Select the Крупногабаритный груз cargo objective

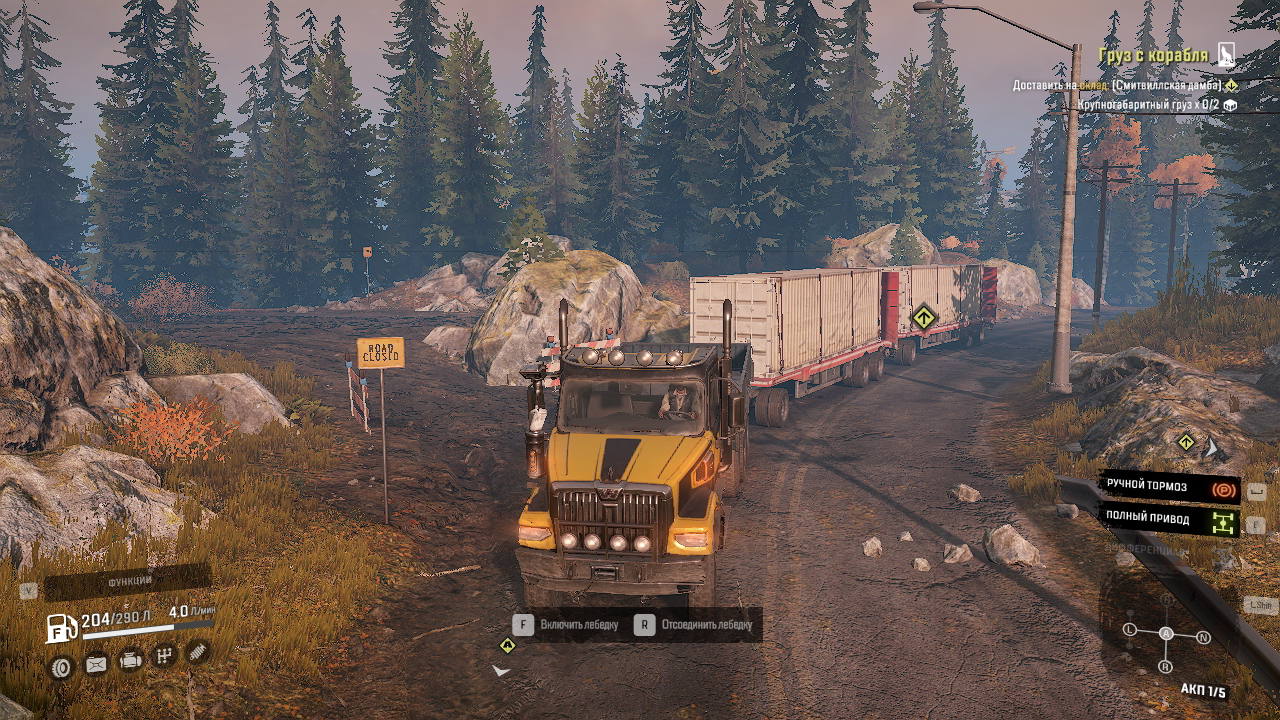(1148, 104)
